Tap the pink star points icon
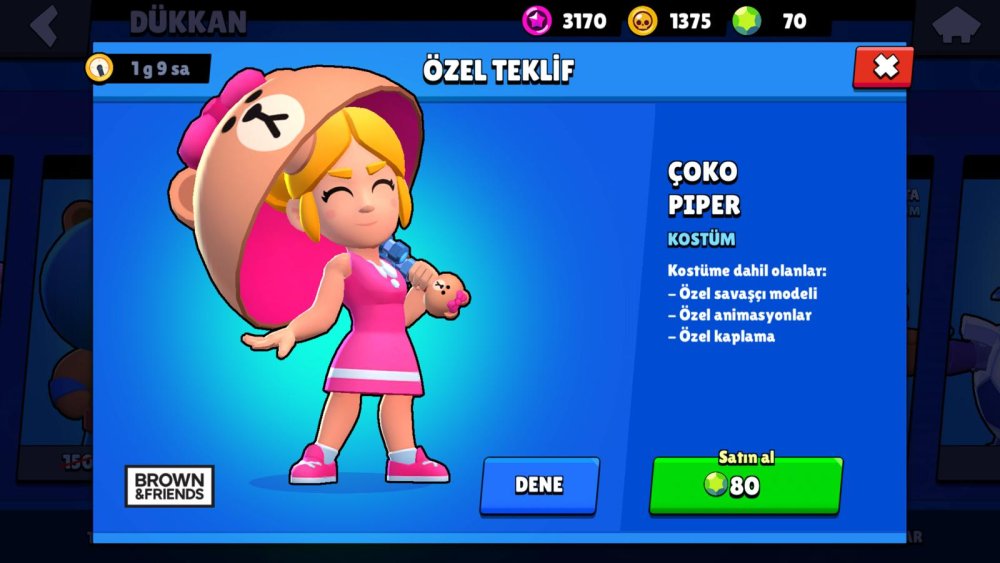Image resolution: width=1000 pixels, height=563 pixels. pyautogui.click(x=537, y=20)
